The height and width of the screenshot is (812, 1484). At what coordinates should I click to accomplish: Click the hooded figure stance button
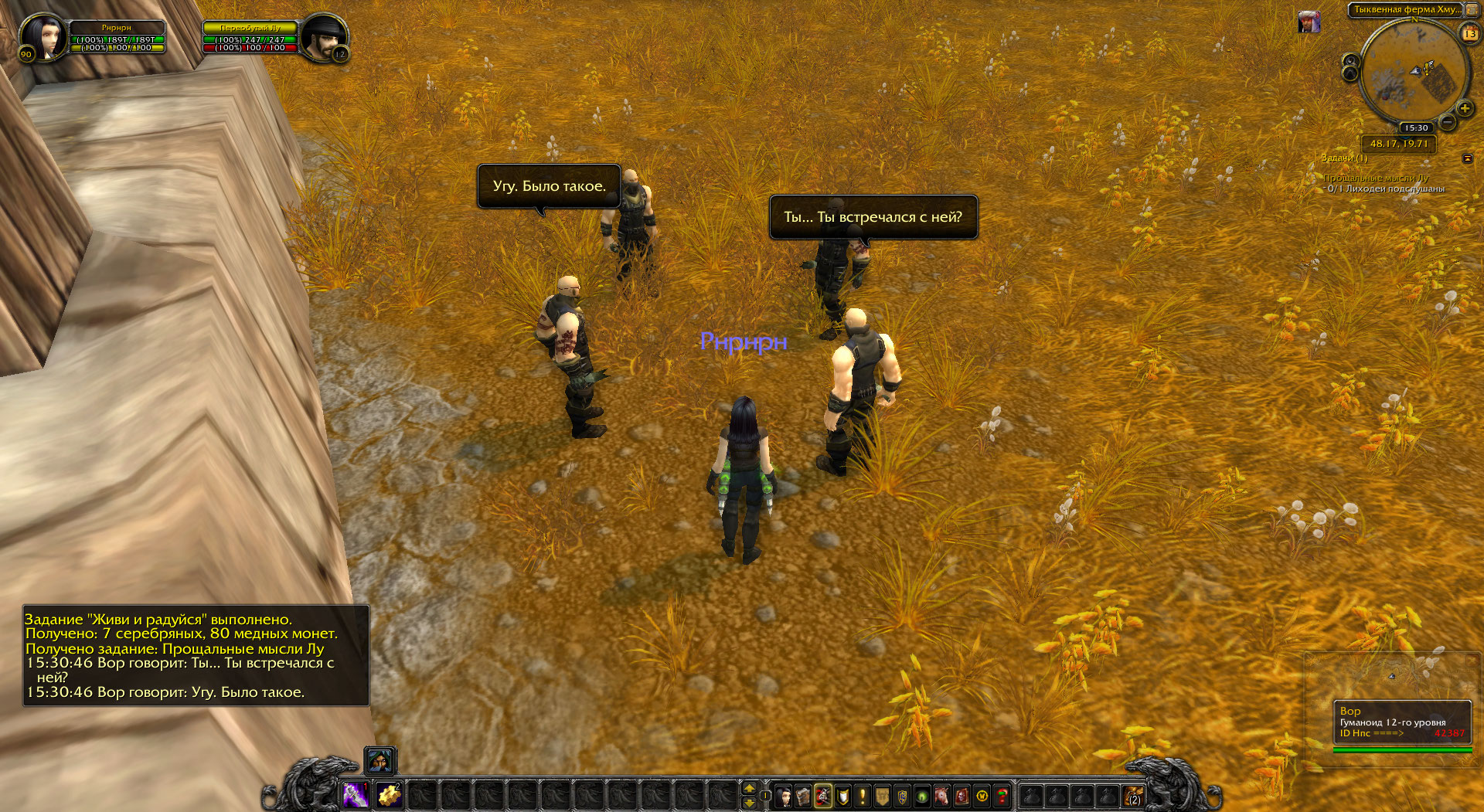pyautogui.click(x=380, y=761)
